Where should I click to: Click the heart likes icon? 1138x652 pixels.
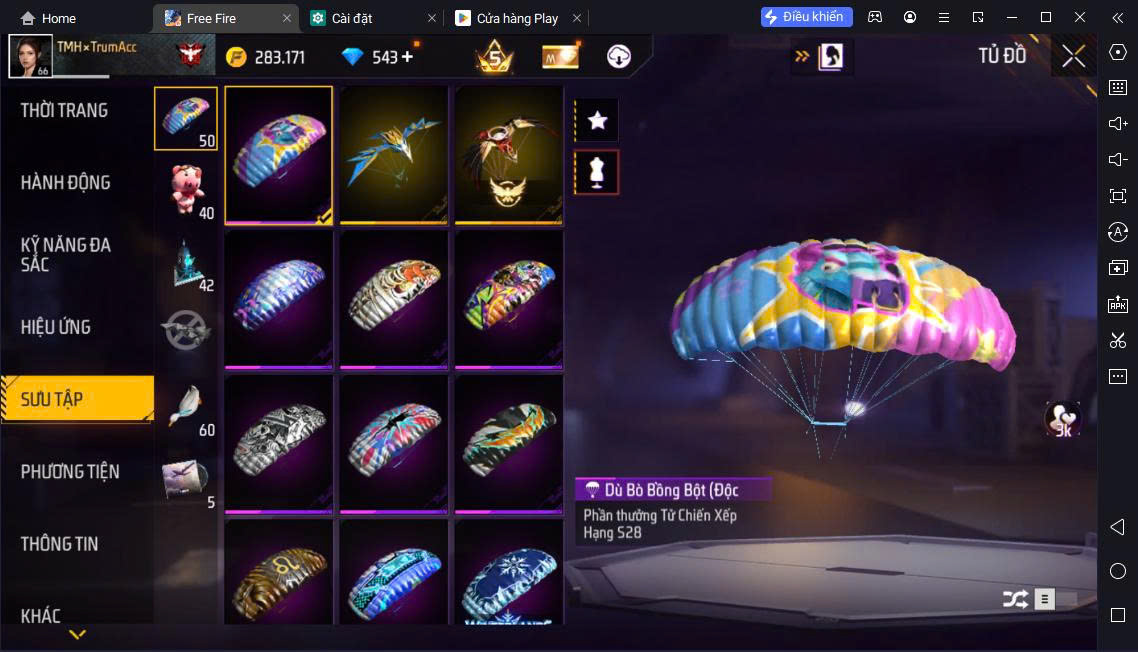[1061, 419]
